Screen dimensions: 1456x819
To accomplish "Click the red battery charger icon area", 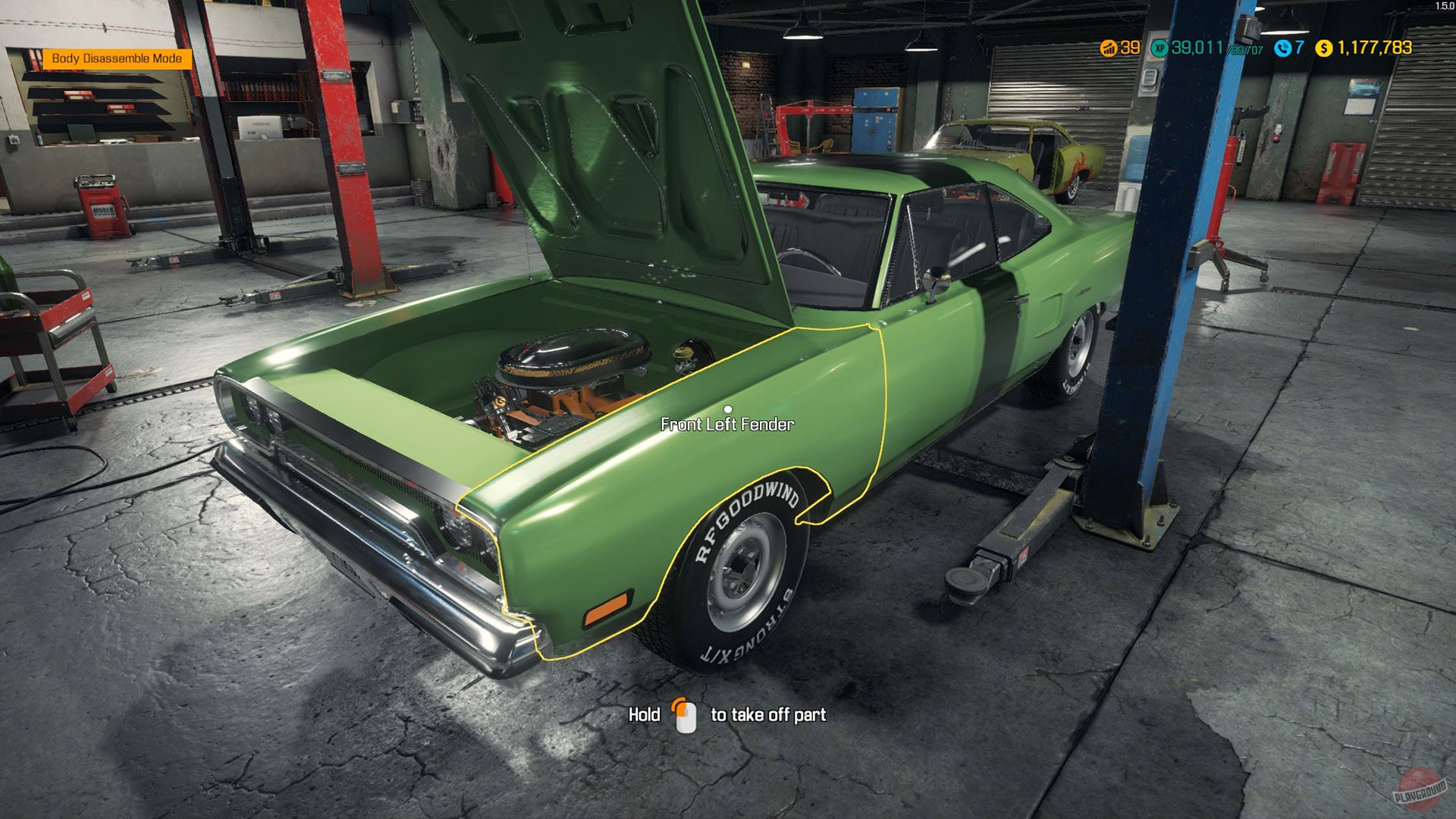I will click(102, 205).
